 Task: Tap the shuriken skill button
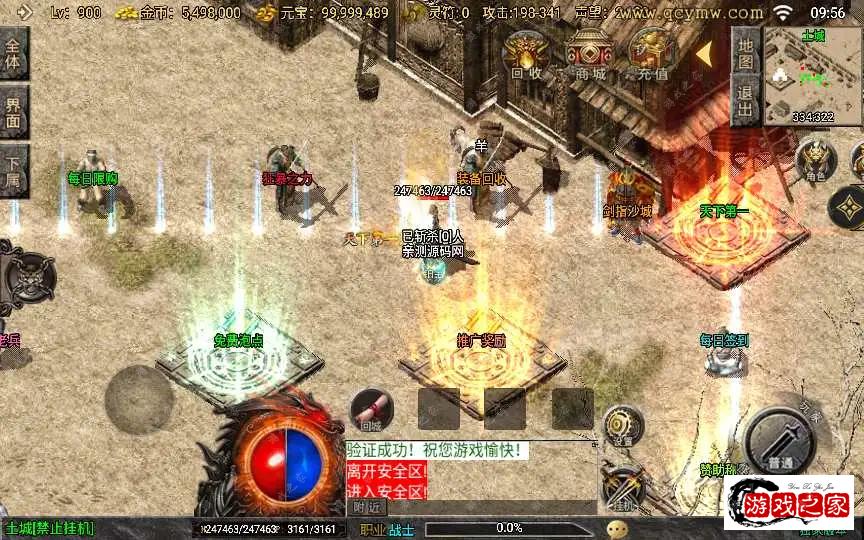tap(848, 207)
